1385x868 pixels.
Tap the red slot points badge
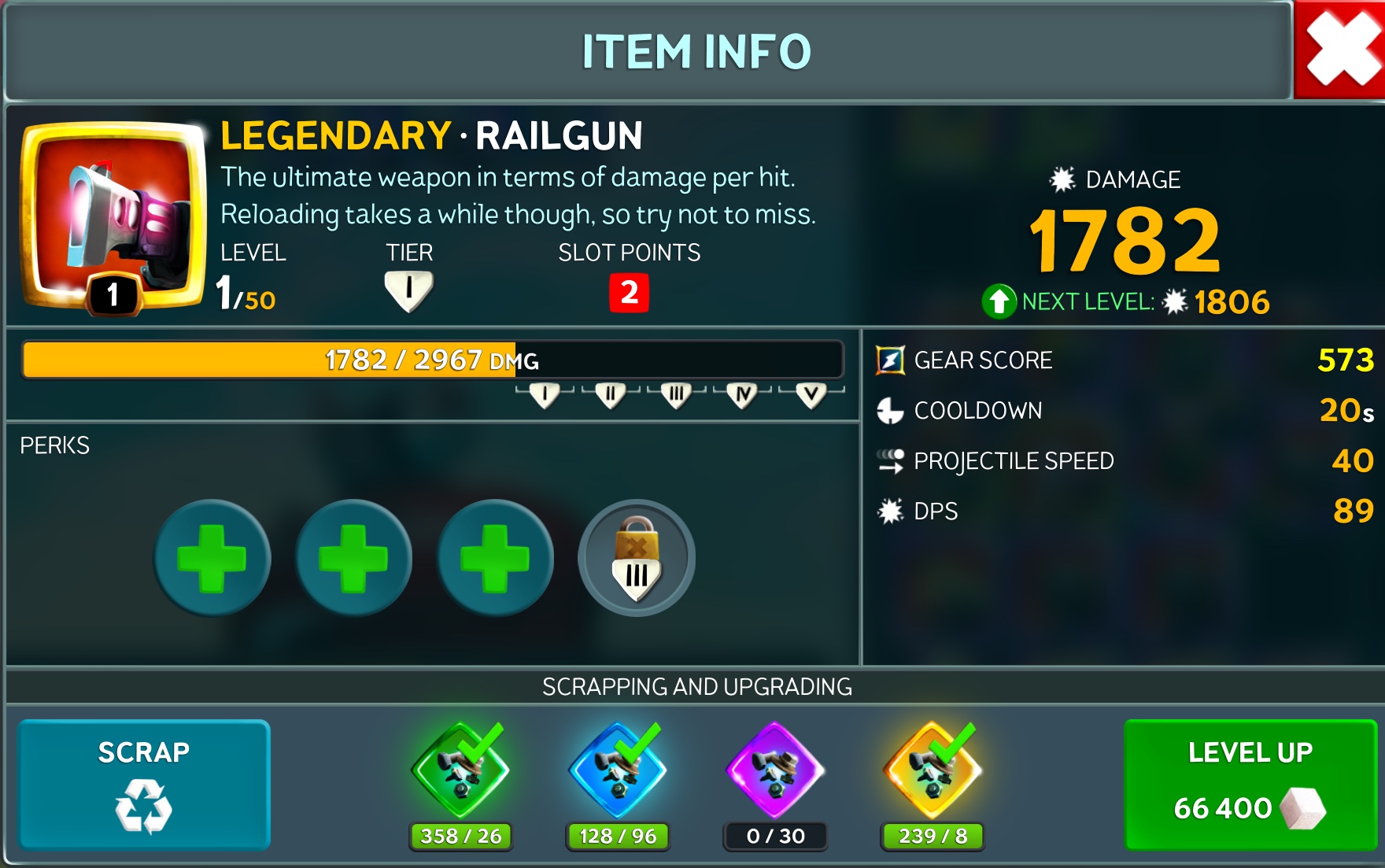pos(629,293)
